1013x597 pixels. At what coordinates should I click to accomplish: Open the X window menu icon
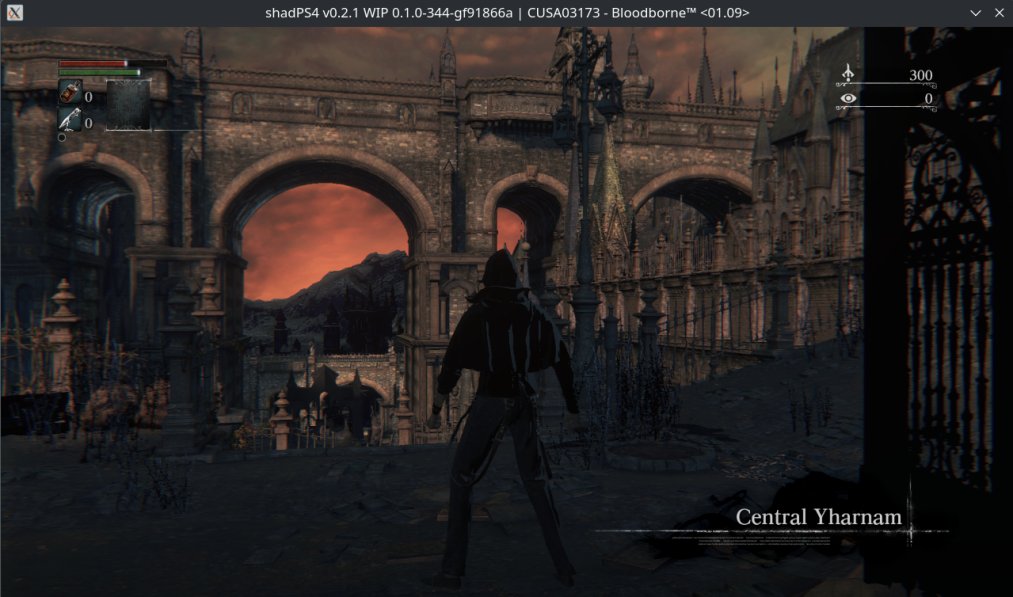point(12,12)
